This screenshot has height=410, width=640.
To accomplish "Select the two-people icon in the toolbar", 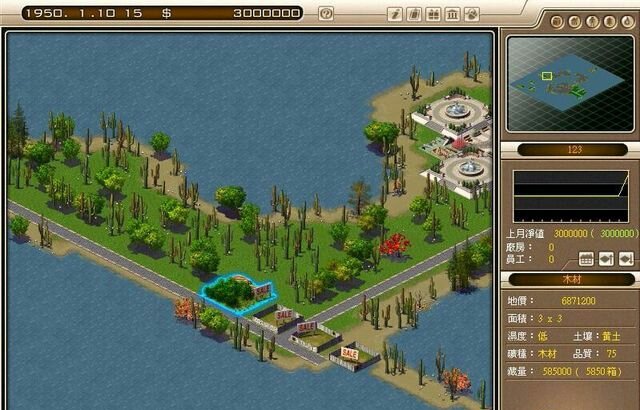I will (x=432, y=14).
